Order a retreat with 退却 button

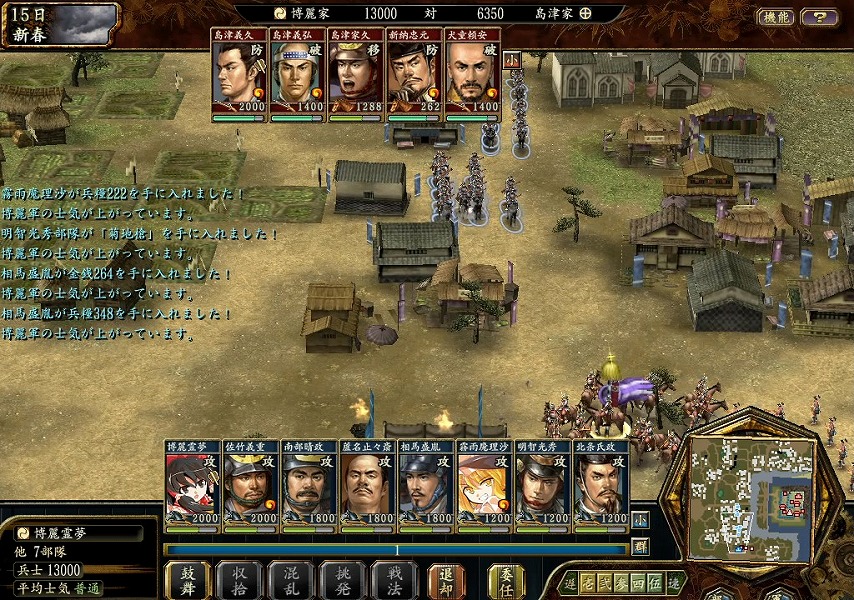tap(447, 580)
